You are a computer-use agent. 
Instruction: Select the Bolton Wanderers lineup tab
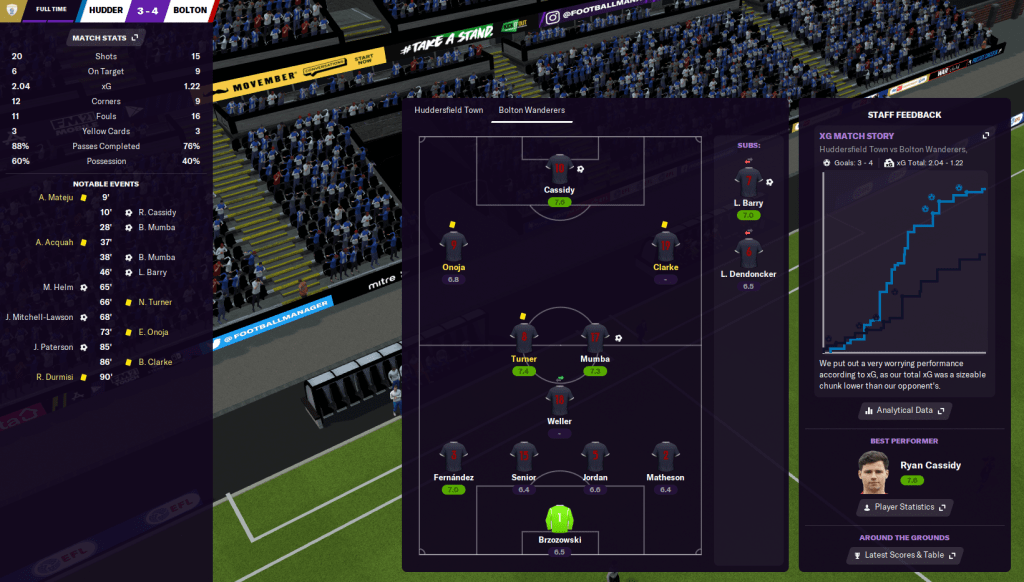[532, 110]
